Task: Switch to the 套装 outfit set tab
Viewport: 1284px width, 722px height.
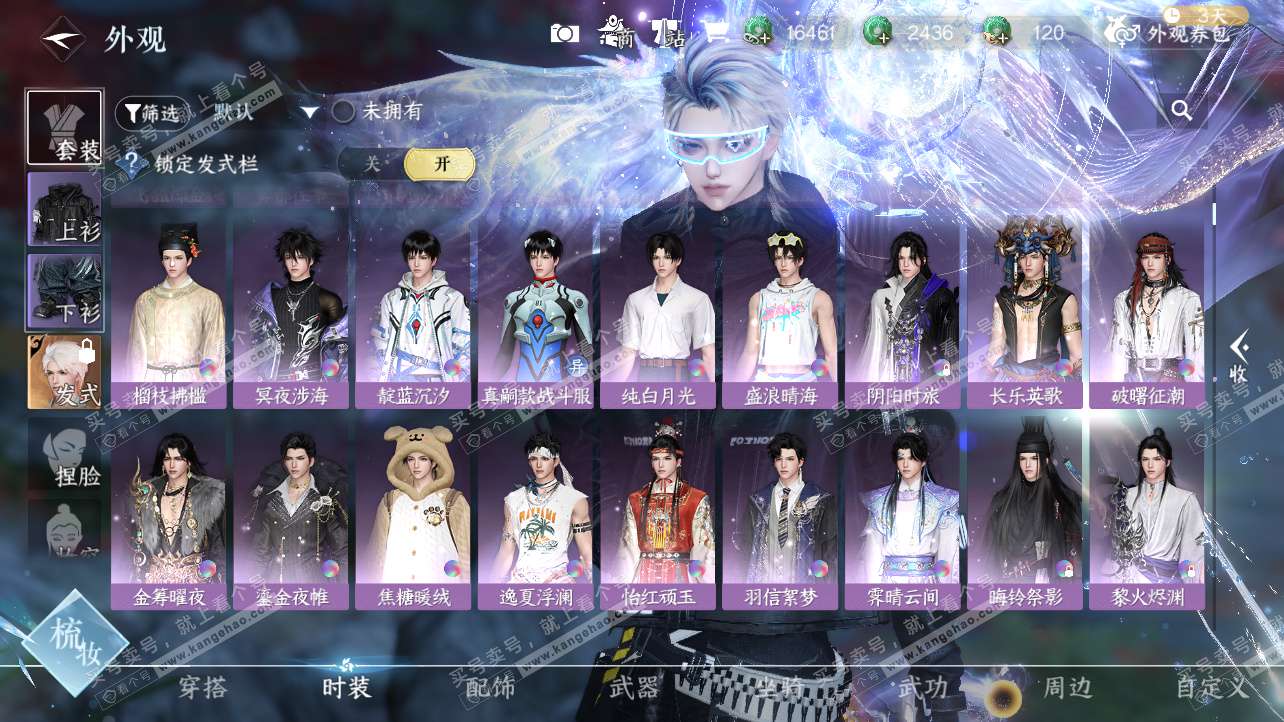Action: pyautogui.click(x=64, y=128)
